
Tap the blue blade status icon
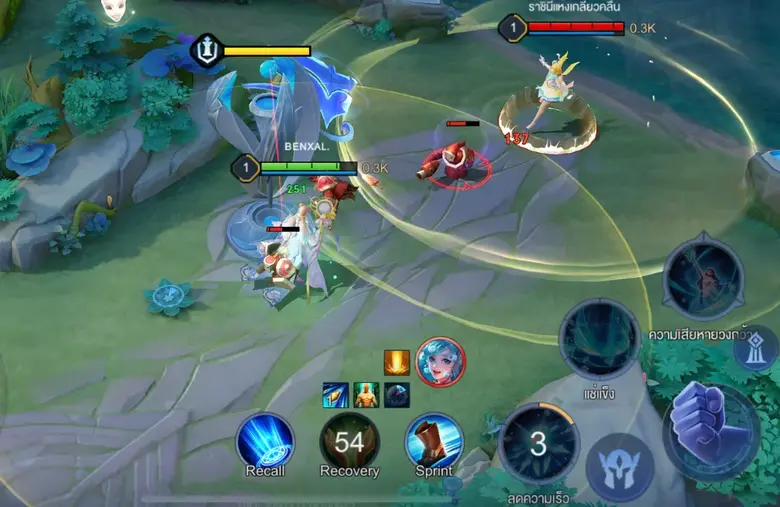tap(335, 395)
